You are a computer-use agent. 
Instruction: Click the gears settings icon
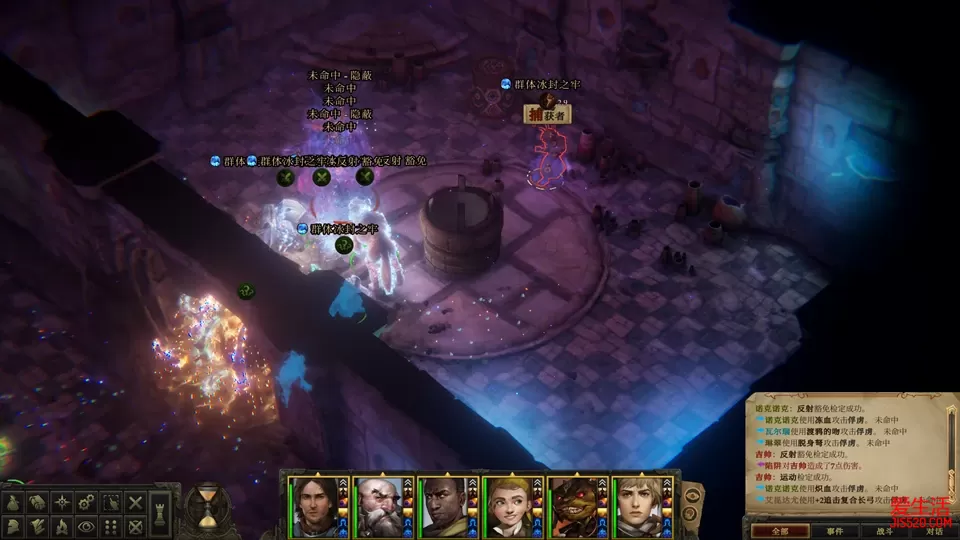tap(86, 501)
